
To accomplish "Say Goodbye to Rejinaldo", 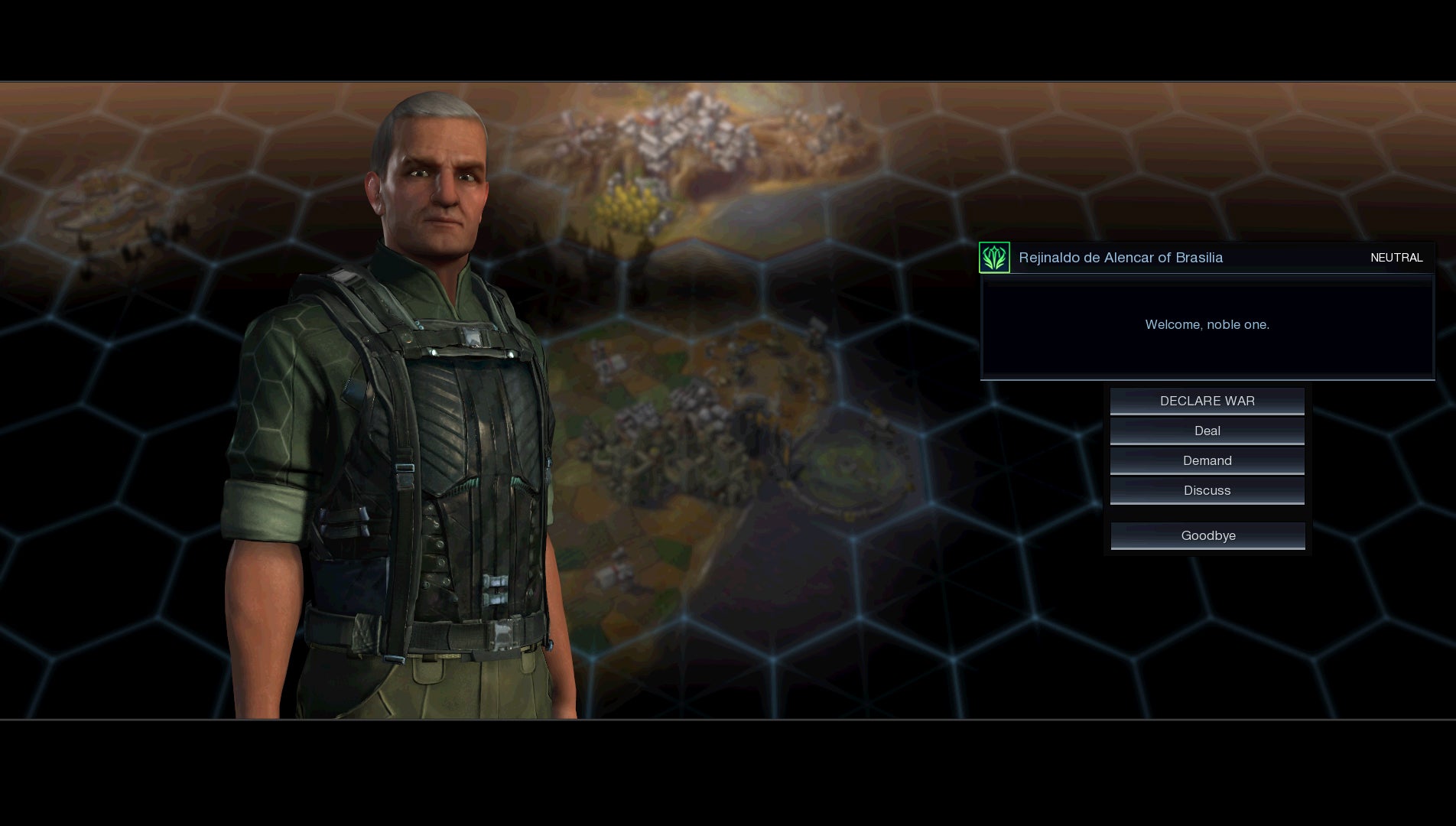I will tap(1207, 535).
